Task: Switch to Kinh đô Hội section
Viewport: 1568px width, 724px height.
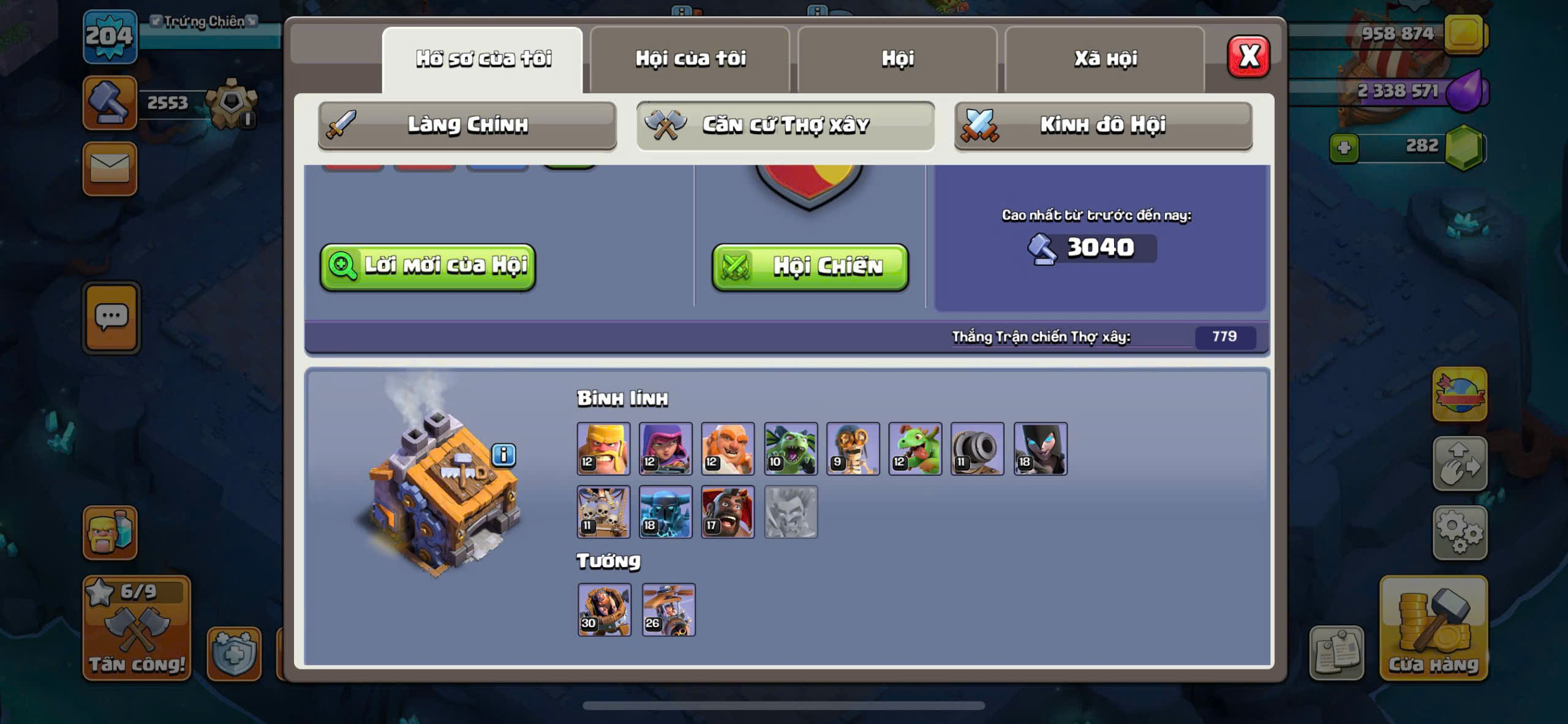Action: pos(1102,125)
